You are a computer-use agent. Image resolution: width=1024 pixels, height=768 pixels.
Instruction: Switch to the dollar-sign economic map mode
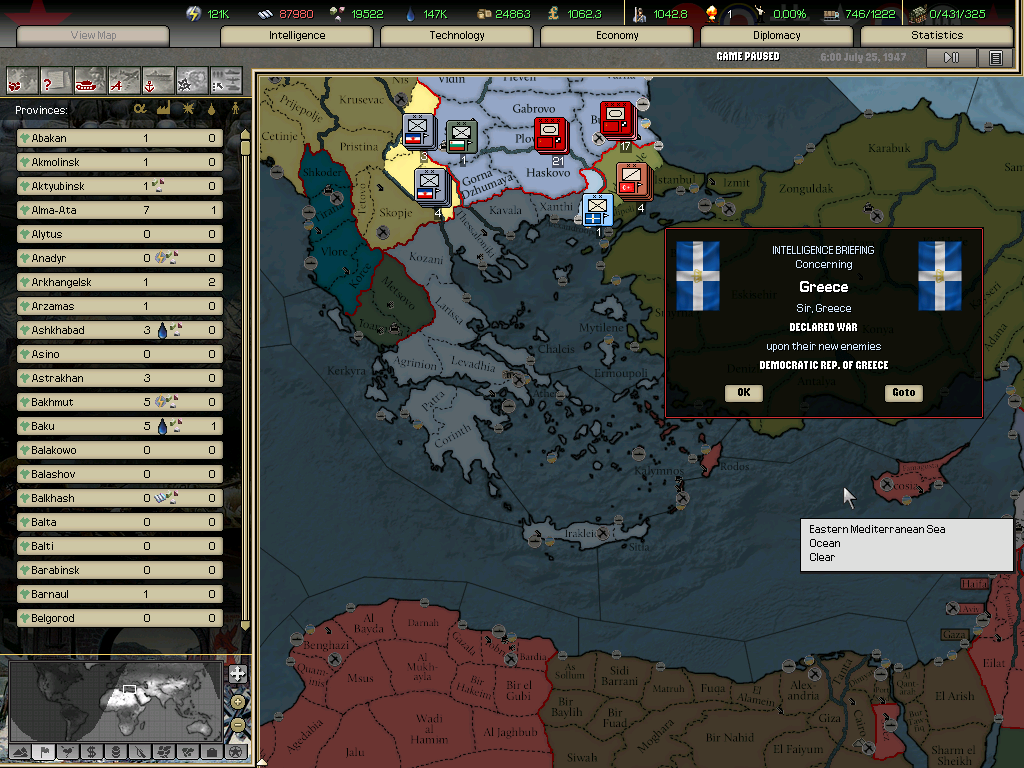click(91, 751)
